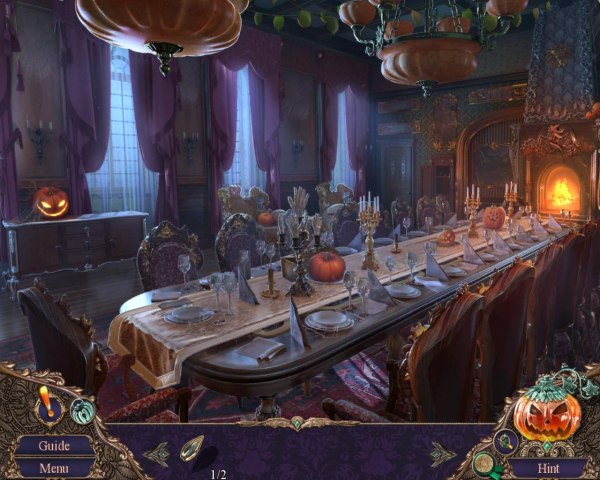Select the leaf-shaped inventory item

click(x=191, y=448)
